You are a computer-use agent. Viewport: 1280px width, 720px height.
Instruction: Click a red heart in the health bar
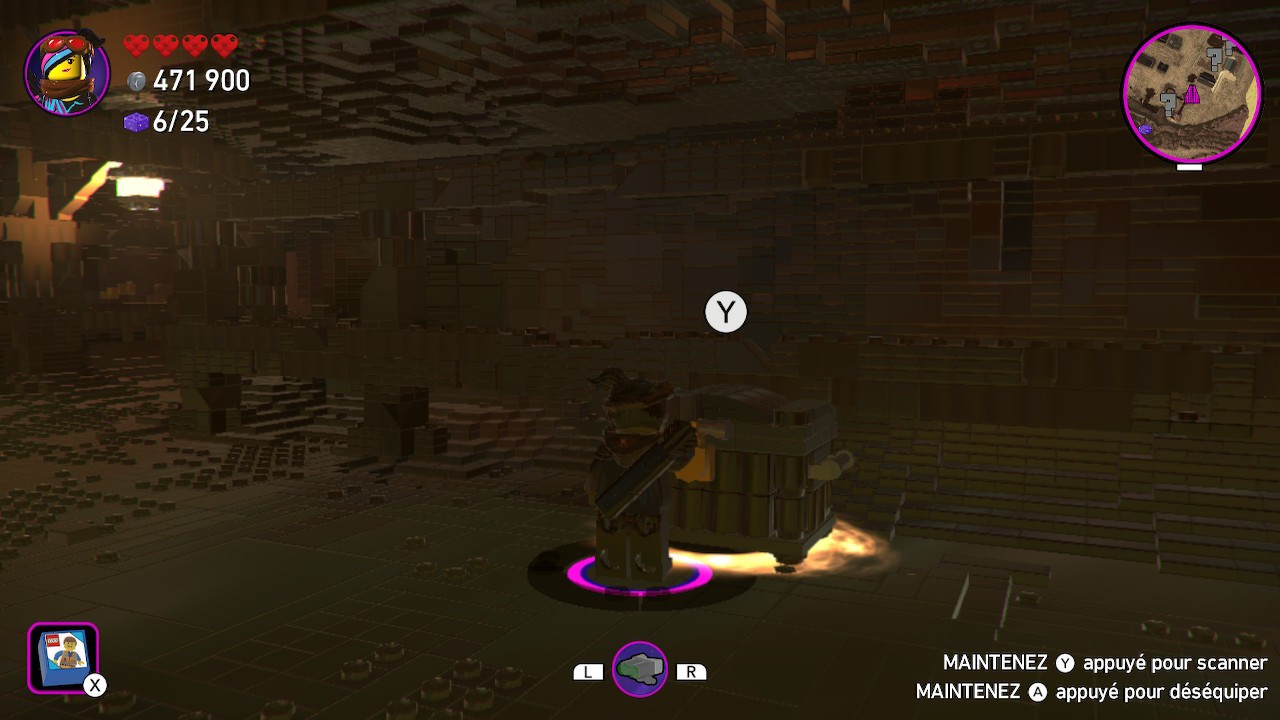click(x=138, y=44)
